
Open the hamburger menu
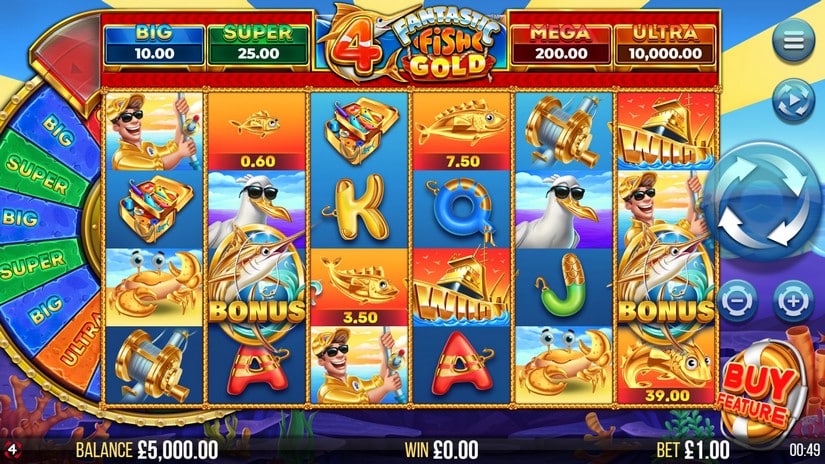[x=793, y=41]
